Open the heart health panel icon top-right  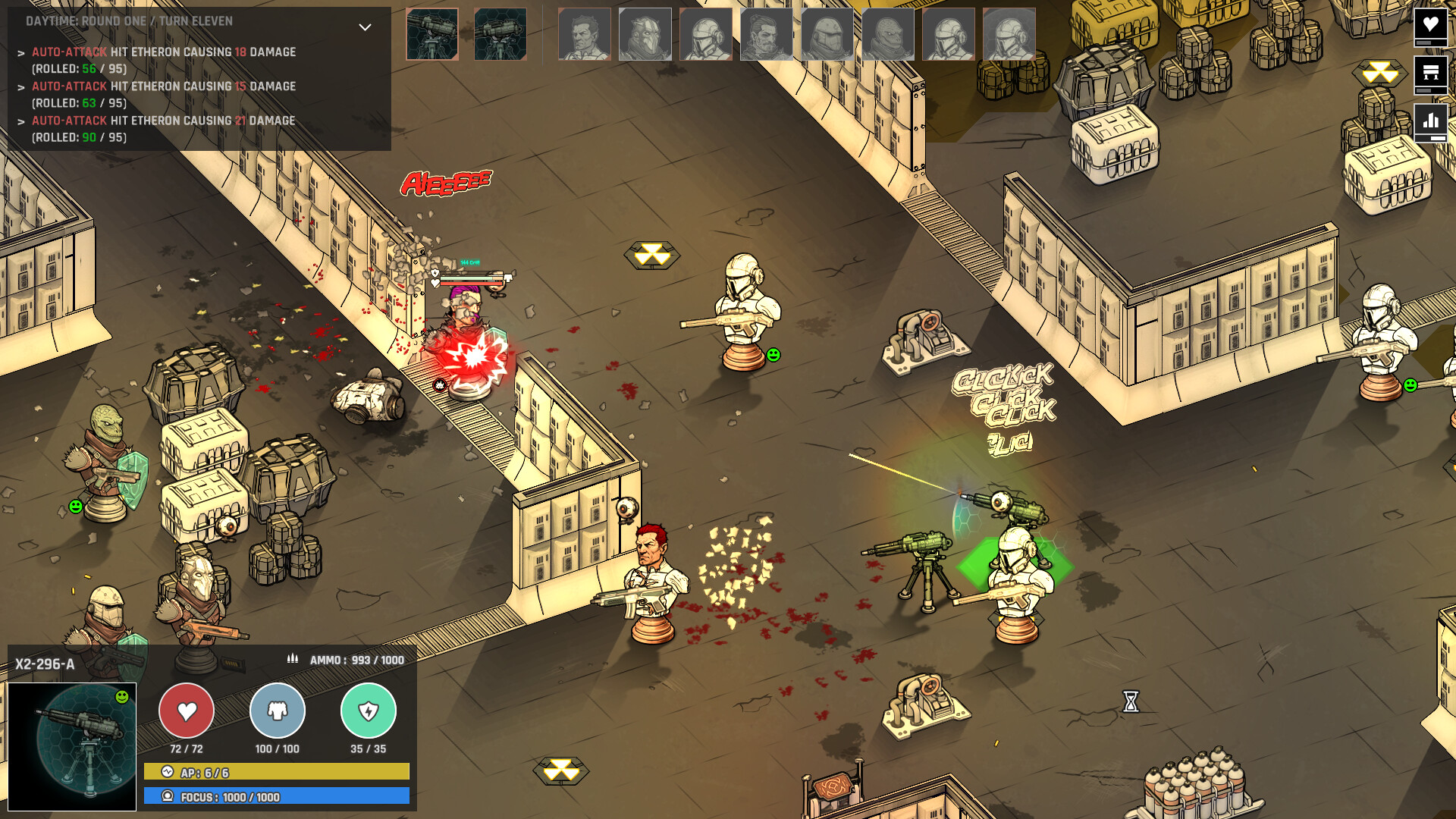(x=1430, y=25)
